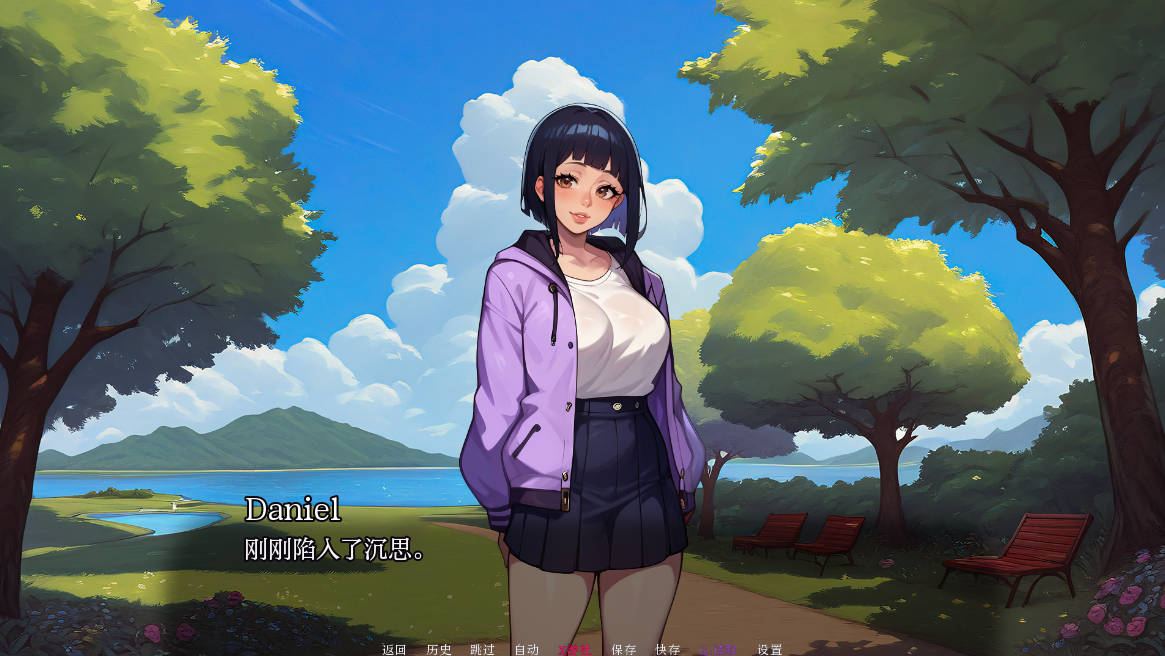This screenshot has height=656, width=1165.
Task: Open the 历史 dialogue history
Action: tap(439, 649)
